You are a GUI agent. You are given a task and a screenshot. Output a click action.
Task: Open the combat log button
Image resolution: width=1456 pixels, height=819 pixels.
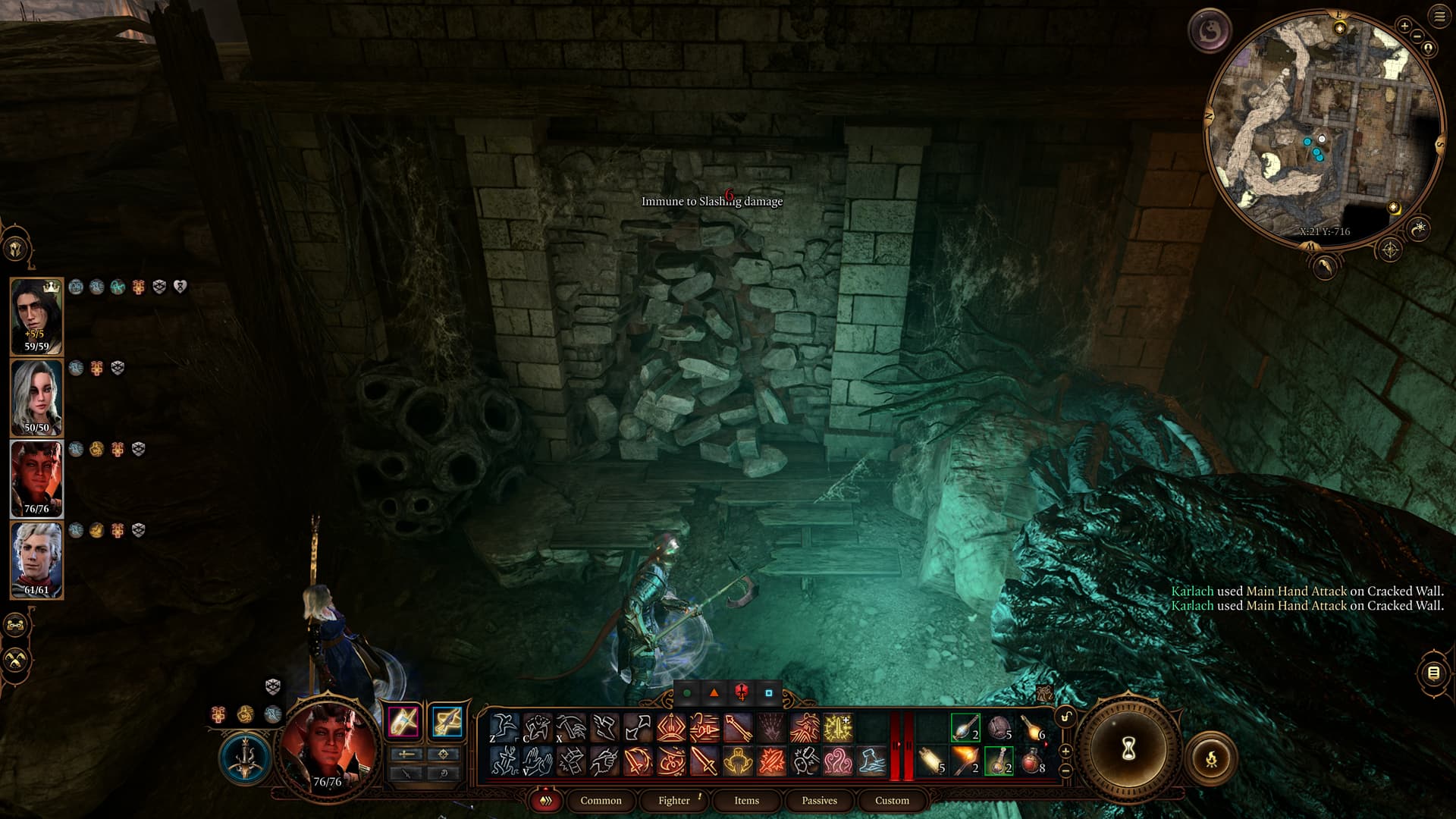click(1433, 673)
